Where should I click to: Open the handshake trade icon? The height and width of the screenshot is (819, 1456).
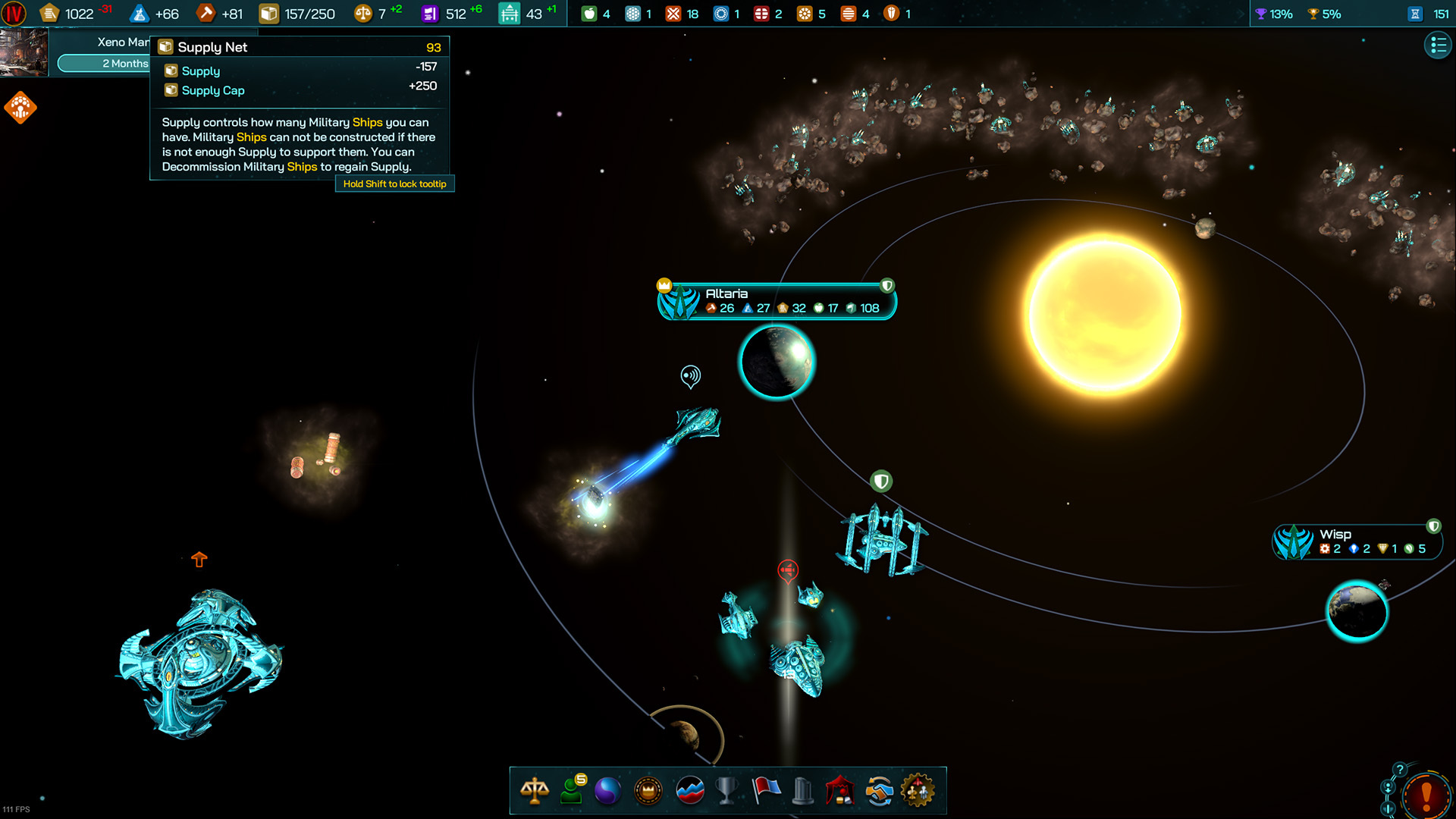click(880, 791)
